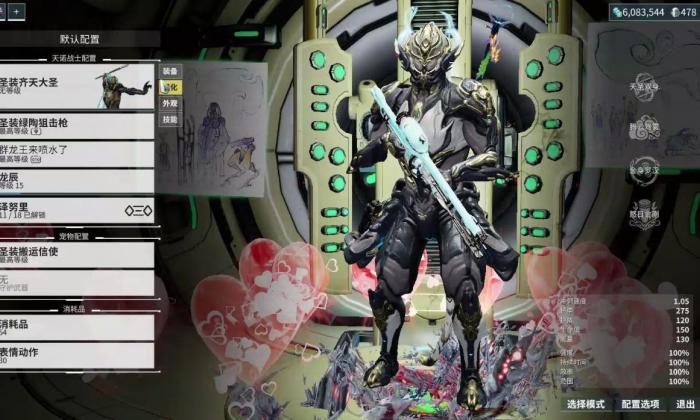Open 配置选项 configuration options
700x420 pixels.
point(640,404)
